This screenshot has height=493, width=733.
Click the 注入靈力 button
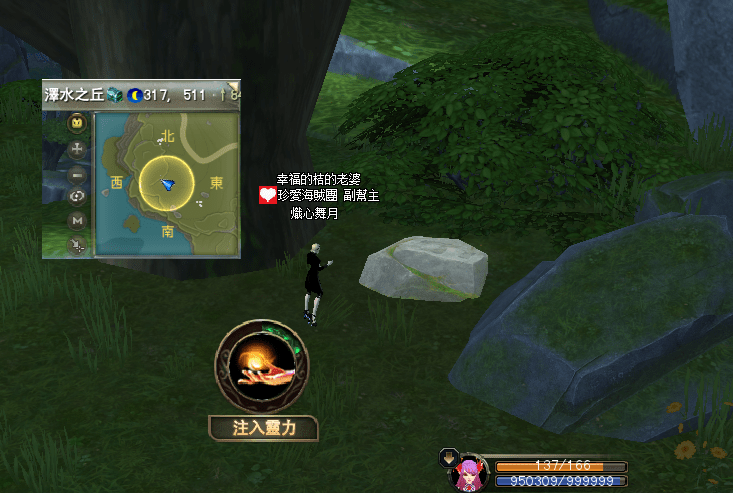click(263, 429)
